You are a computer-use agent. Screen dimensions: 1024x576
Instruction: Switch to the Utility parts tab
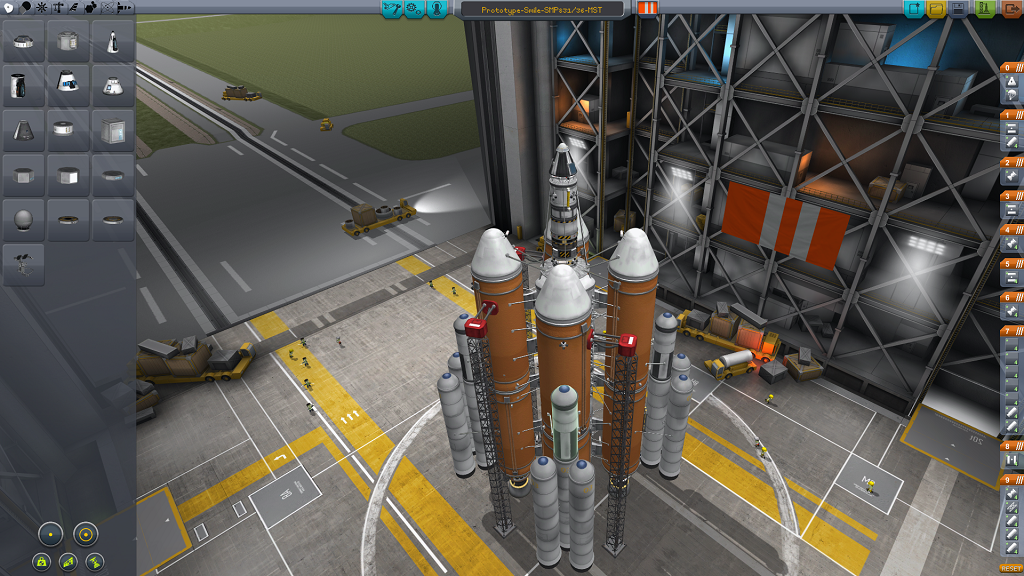pyautogui.click(x=91, y=7)
